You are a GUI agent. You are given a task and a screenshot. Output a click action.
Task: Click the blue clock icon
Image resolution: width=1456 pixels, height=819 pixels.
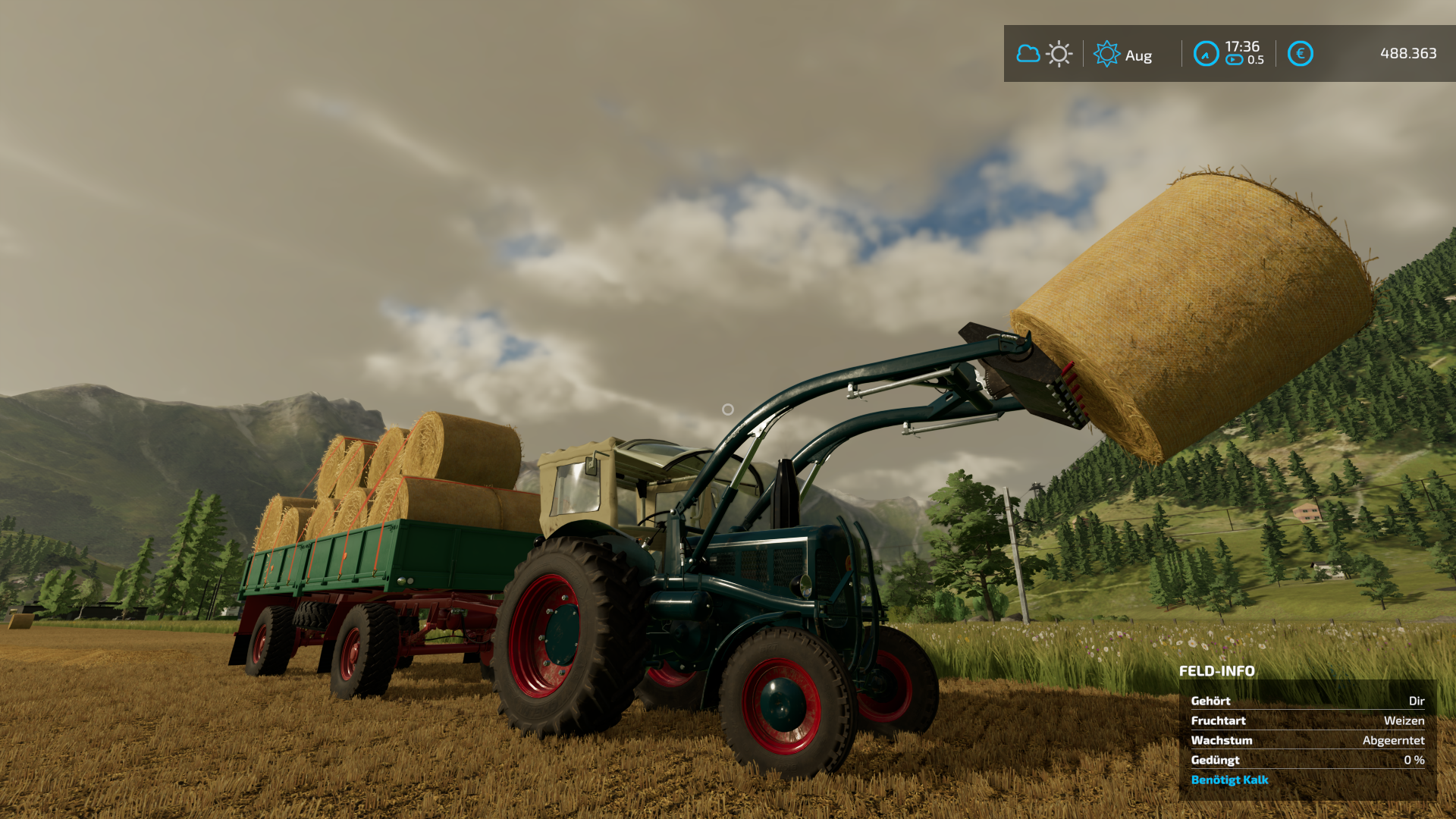pos(1206,54)
